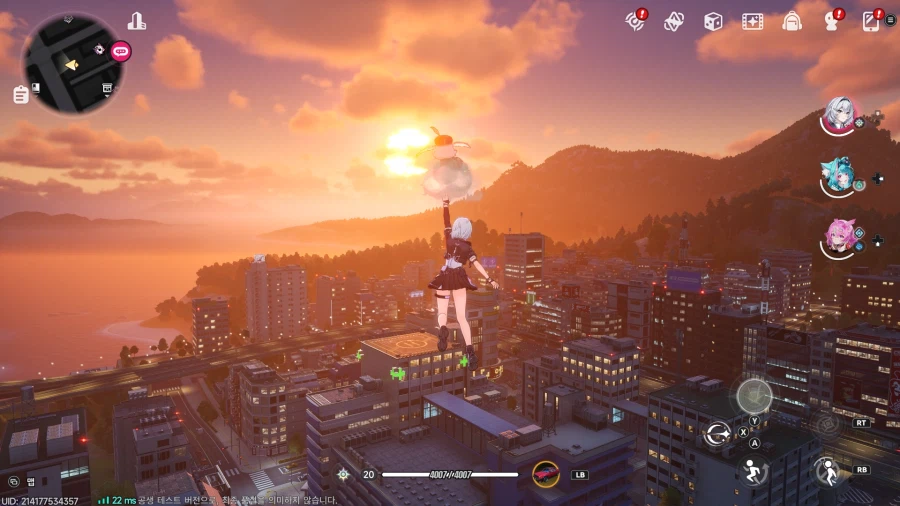This screenshot has width=900, height=506.
Task: Switch to the blue-haired character portrait
Action: [836, 177]
